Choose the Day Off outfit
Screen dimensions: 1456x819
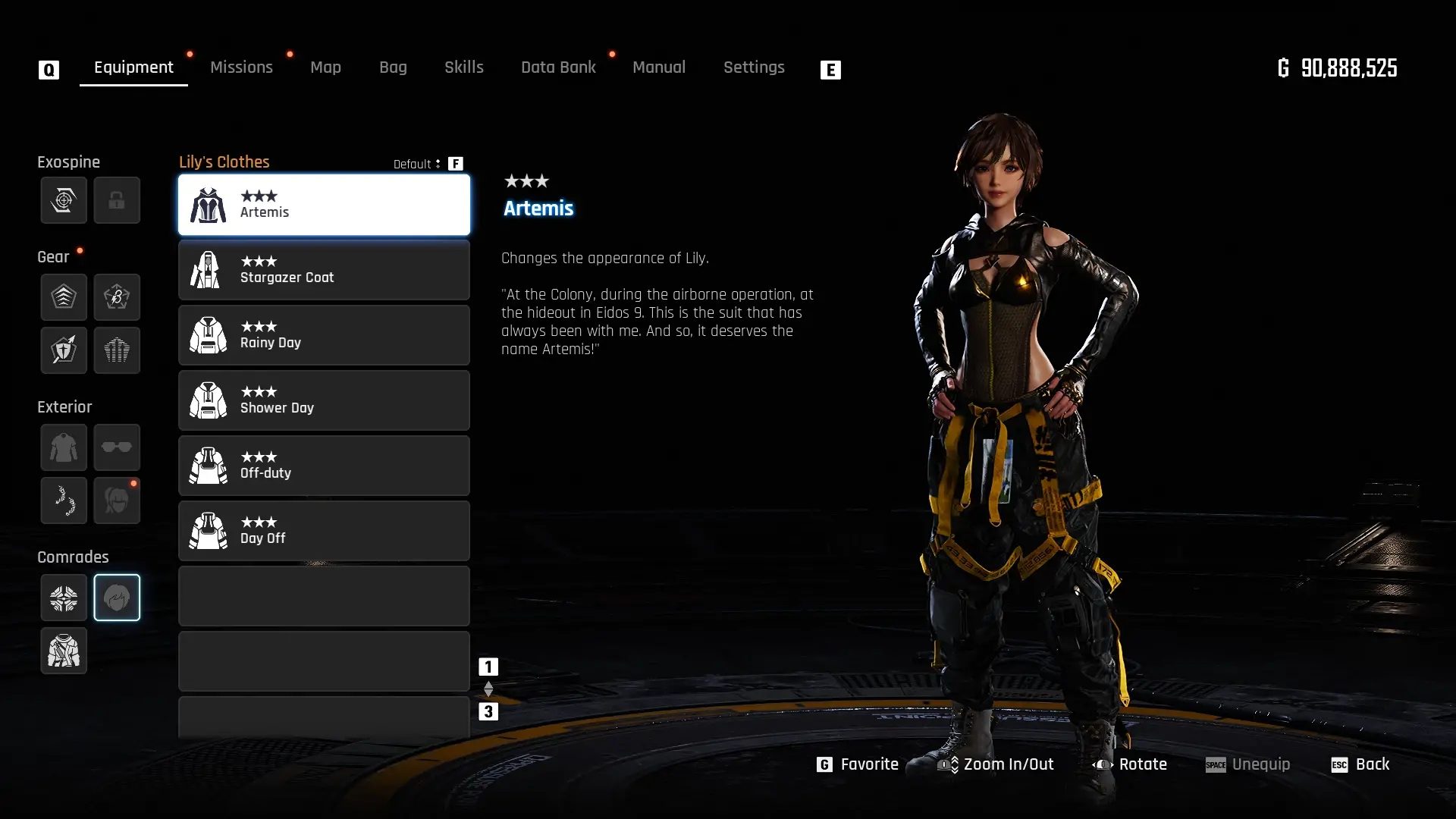[x=324, y=531]
